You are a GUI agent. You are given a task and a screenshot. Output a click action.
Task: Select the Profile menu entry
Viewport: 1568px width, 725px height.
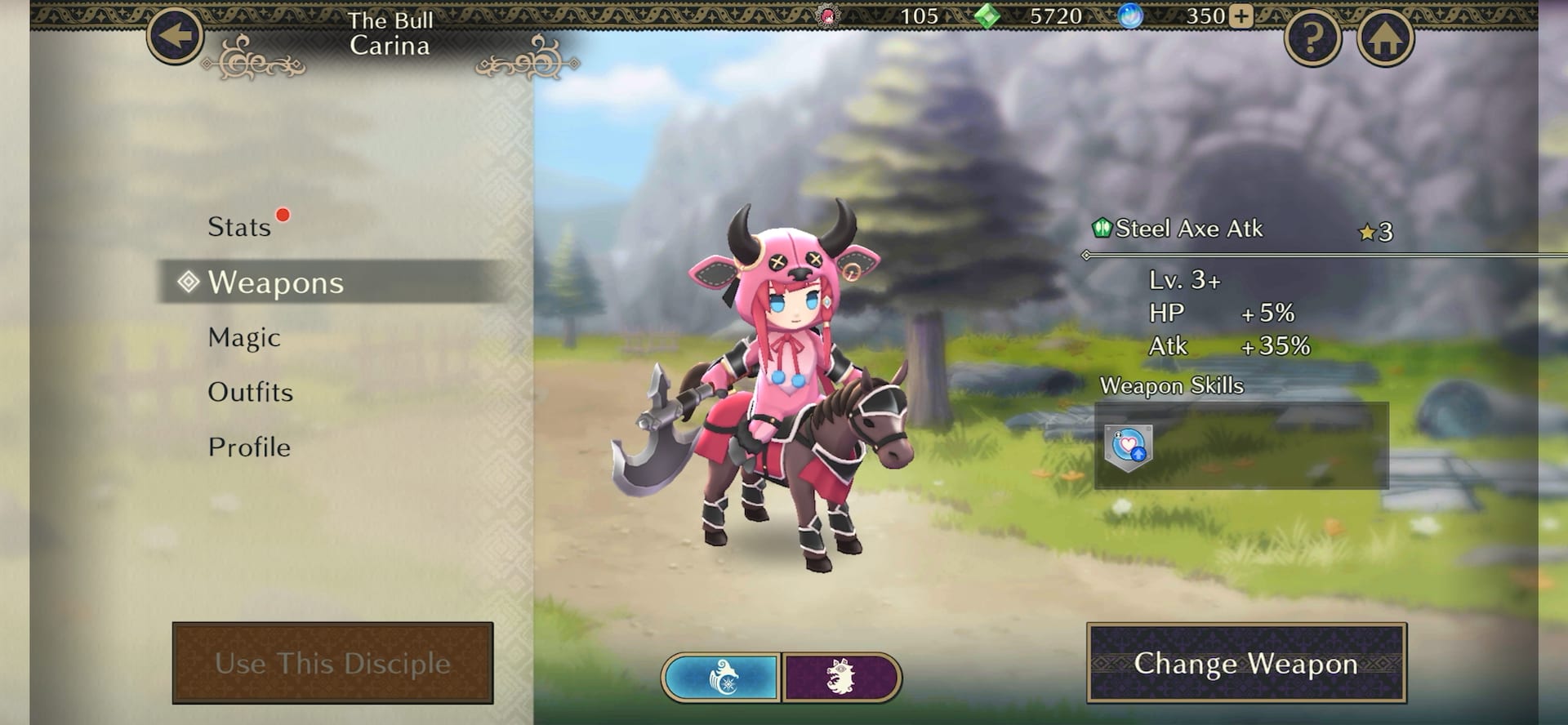click(248, 447)
